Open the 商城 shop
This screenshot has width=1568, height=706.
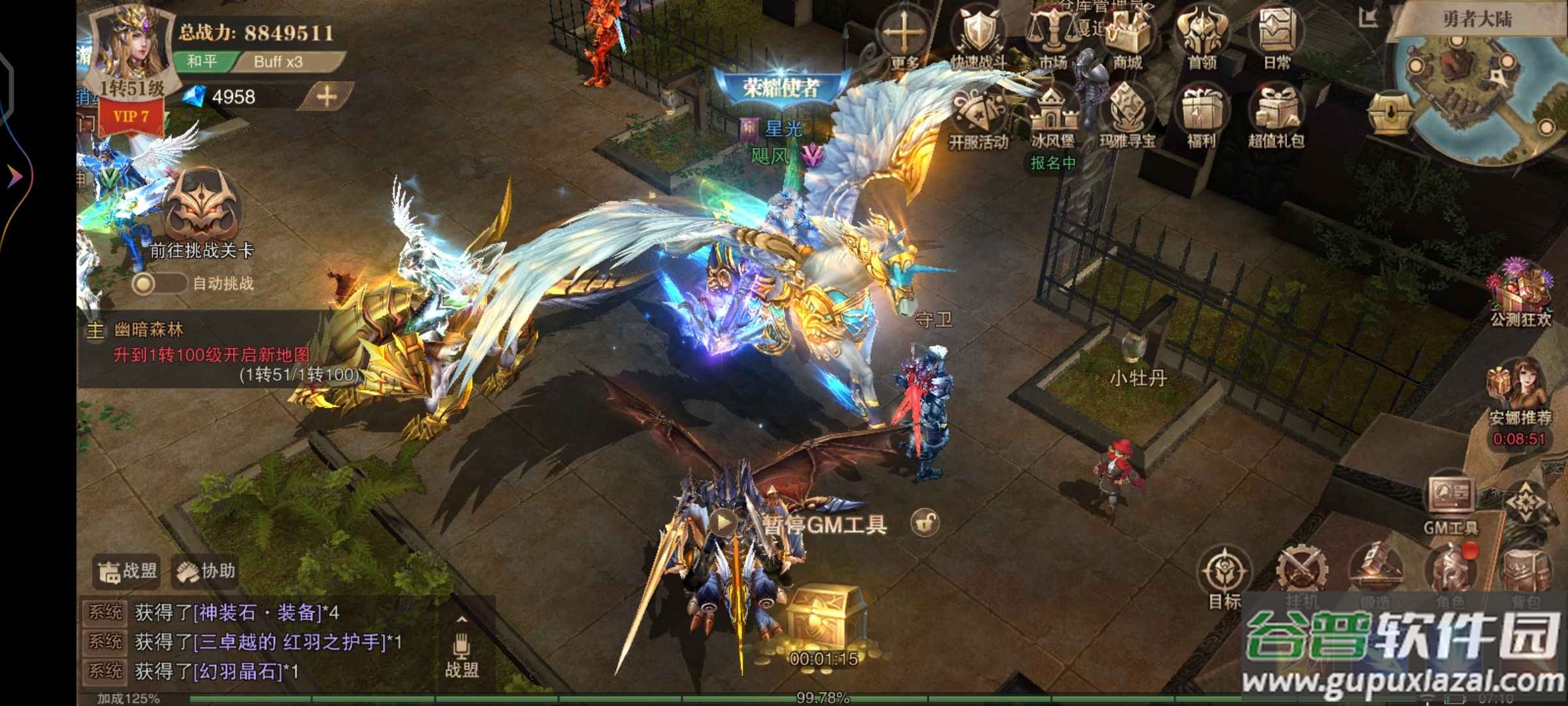tap(1127, 34)
